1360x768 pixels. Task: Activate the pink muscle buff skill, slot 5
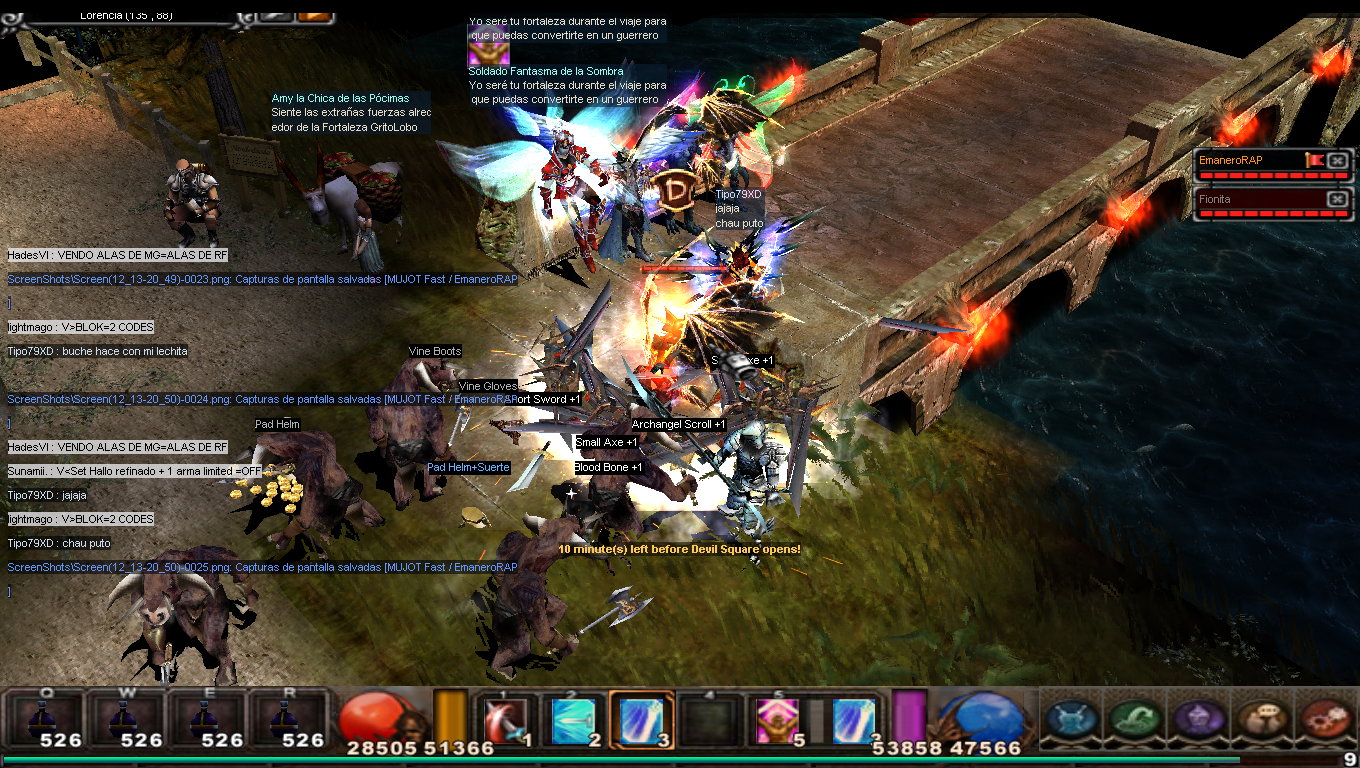pyautogui.click(x=774, y=719)
